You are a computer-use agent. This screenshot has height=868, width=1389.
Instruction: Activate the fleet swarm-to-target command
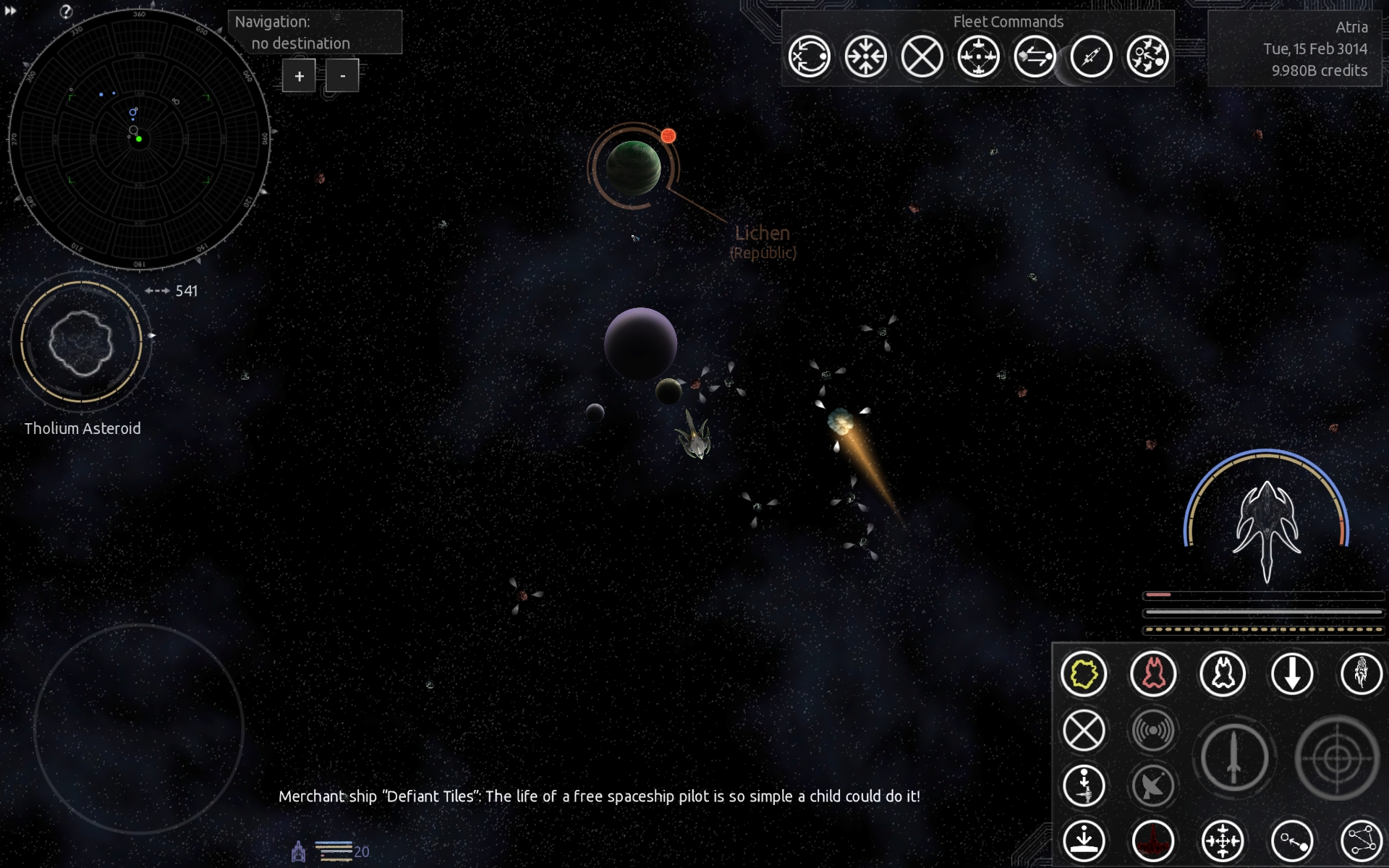pyautogui.click(x=1147, y=56)
